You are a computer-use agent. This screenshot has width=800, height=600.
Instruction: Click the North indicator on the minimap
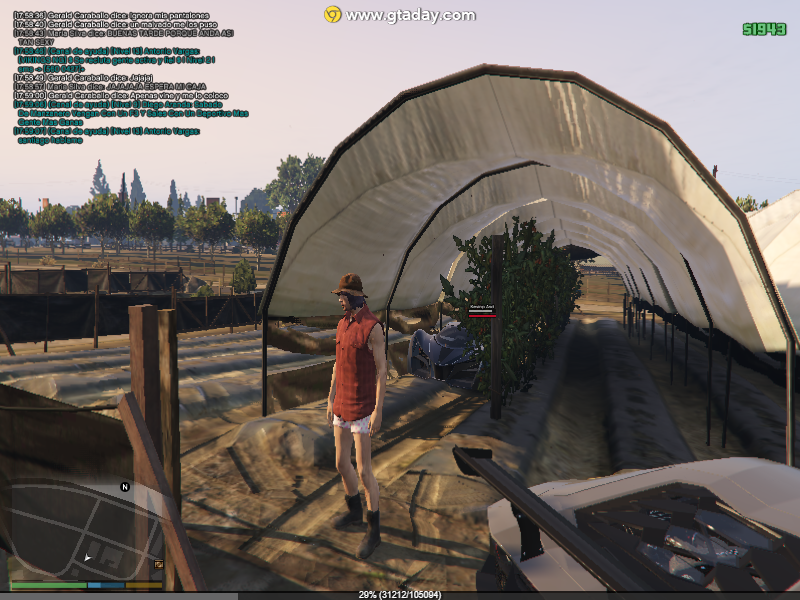[x=125, y=487]
